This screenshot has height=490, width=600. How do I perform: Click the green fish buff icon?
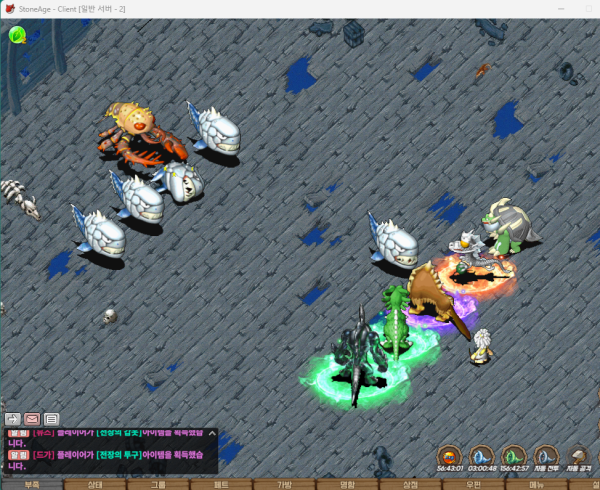click(514, 455)
